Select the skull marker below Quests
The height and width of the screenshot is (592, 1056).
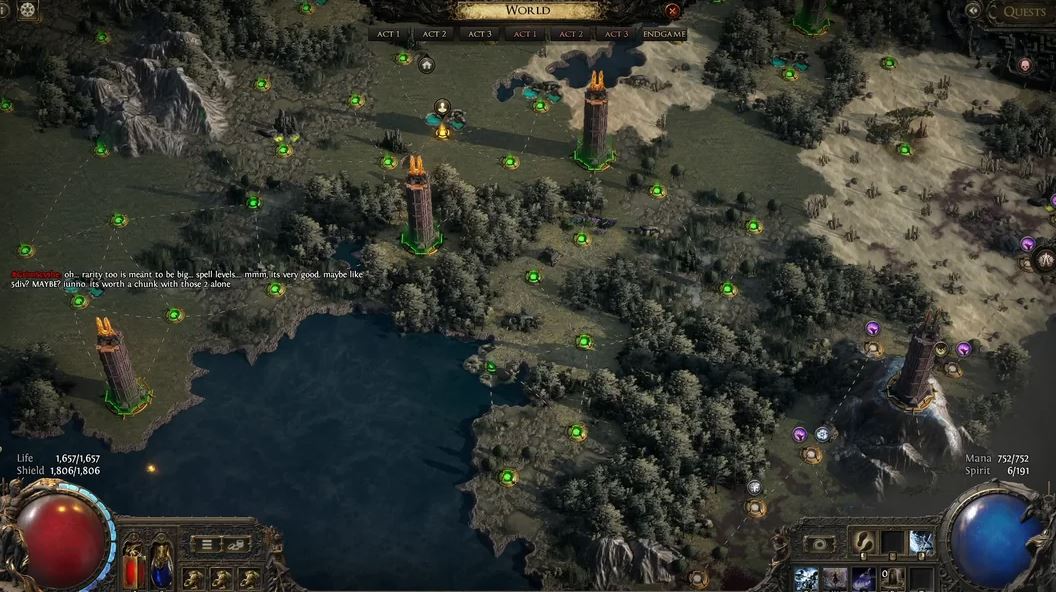[1024, 65]
